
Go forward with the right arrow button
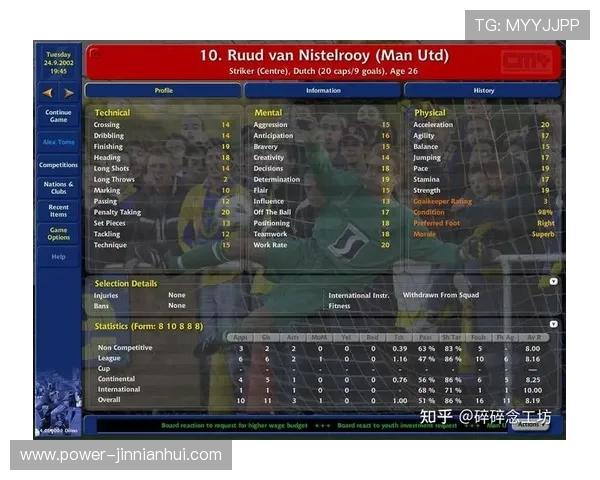69,93
